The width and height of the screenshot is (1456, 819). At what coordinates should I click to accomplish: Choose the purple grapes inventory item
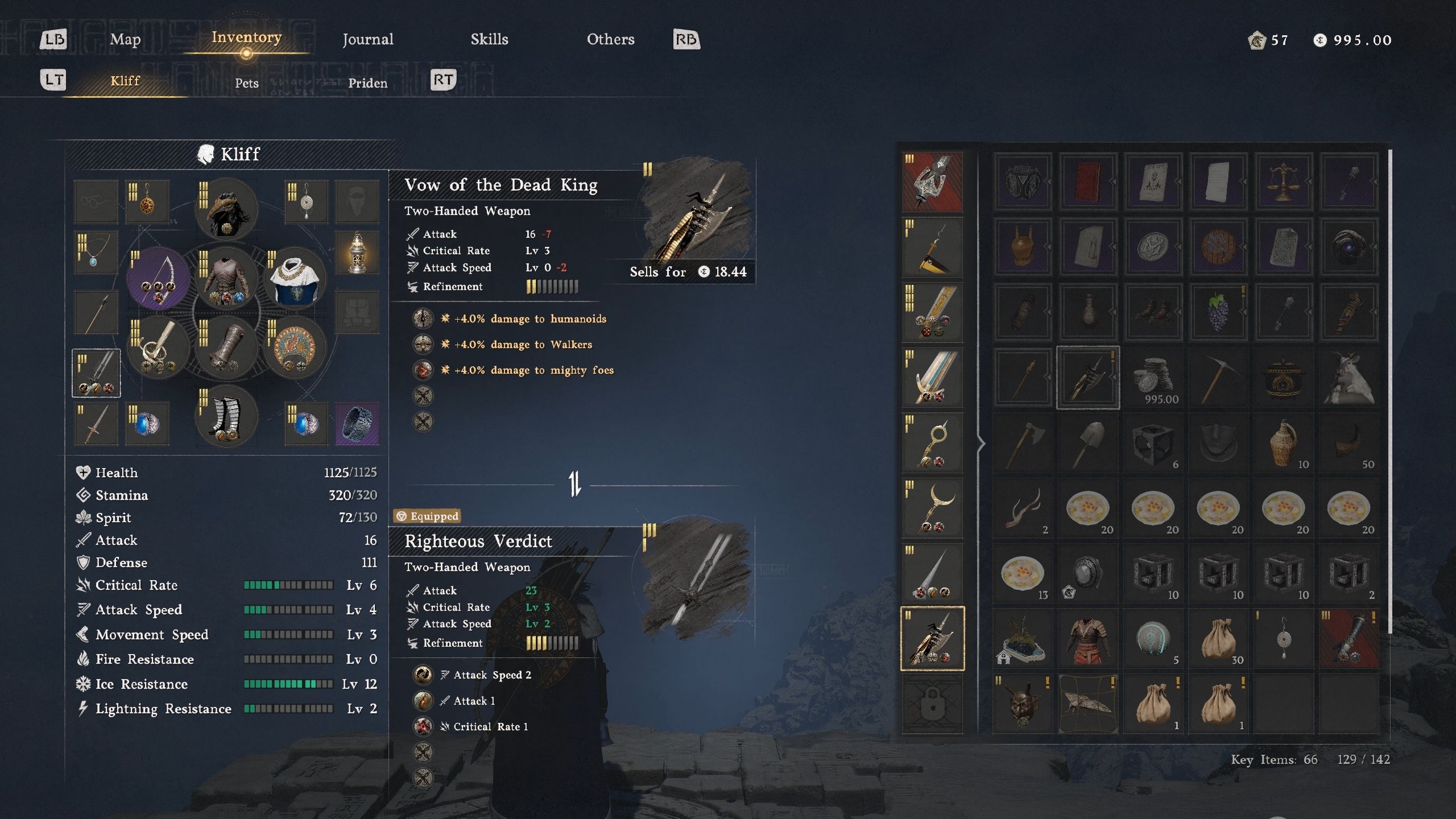(1218, 312)
